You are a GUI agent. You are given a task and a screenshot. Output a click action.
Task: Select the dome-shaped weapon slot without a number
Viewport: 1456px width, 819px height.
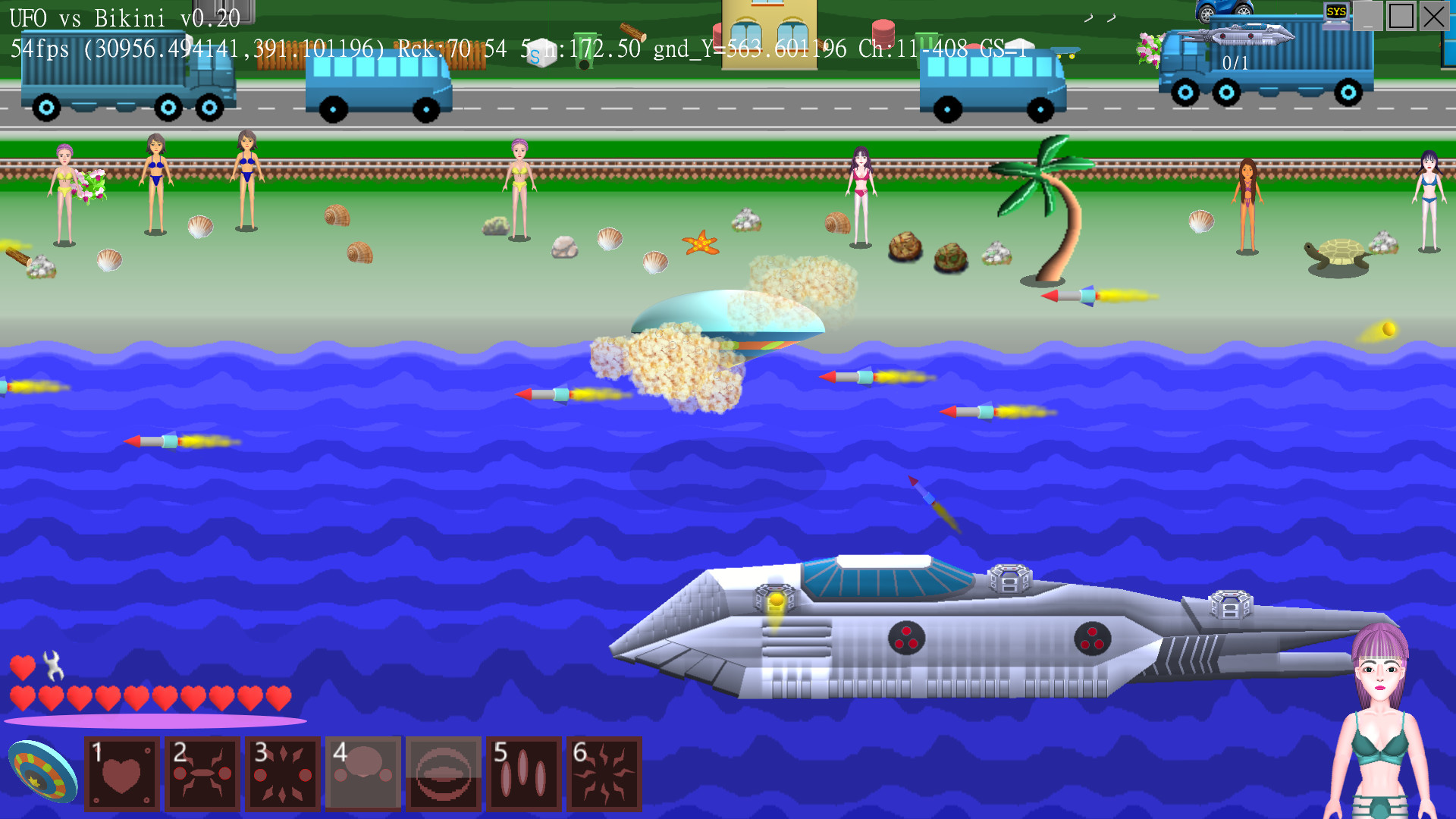point(442,773)
